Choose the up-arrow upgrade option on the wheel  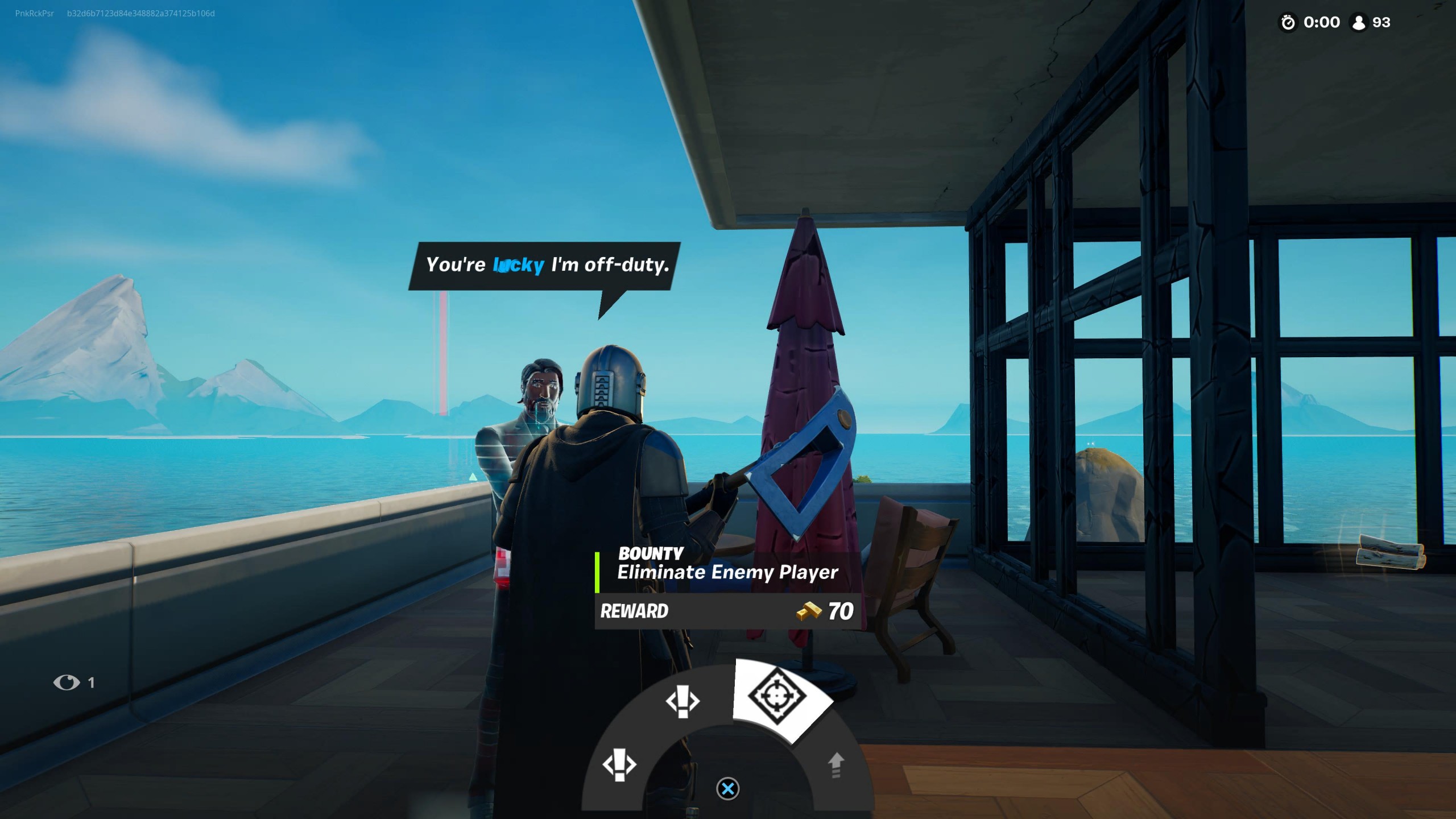[x=835, y=764]
